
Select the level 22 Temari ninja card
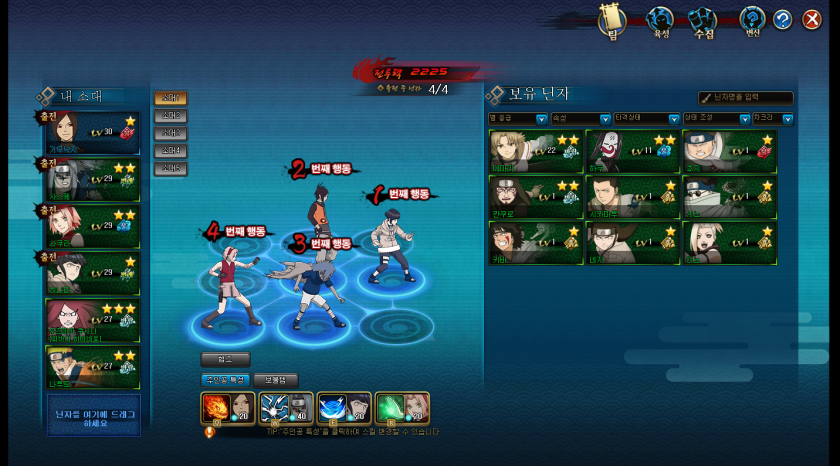(535, 151)
